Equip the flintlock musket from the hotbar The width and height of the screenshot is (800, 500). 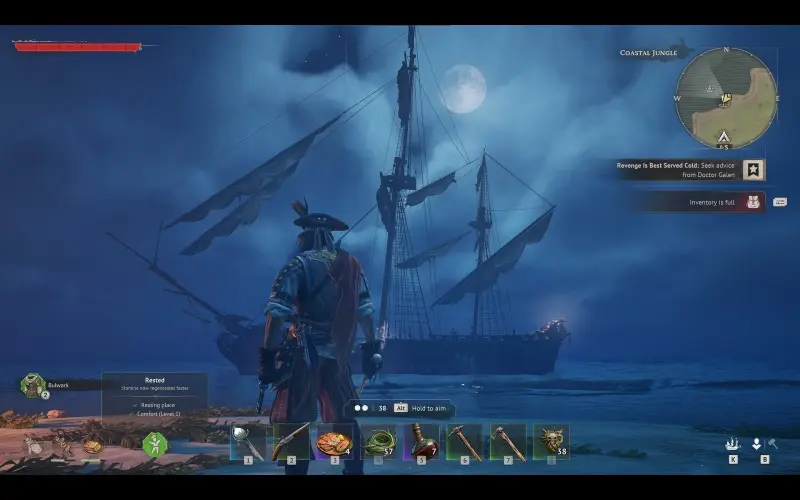[291, 441]
